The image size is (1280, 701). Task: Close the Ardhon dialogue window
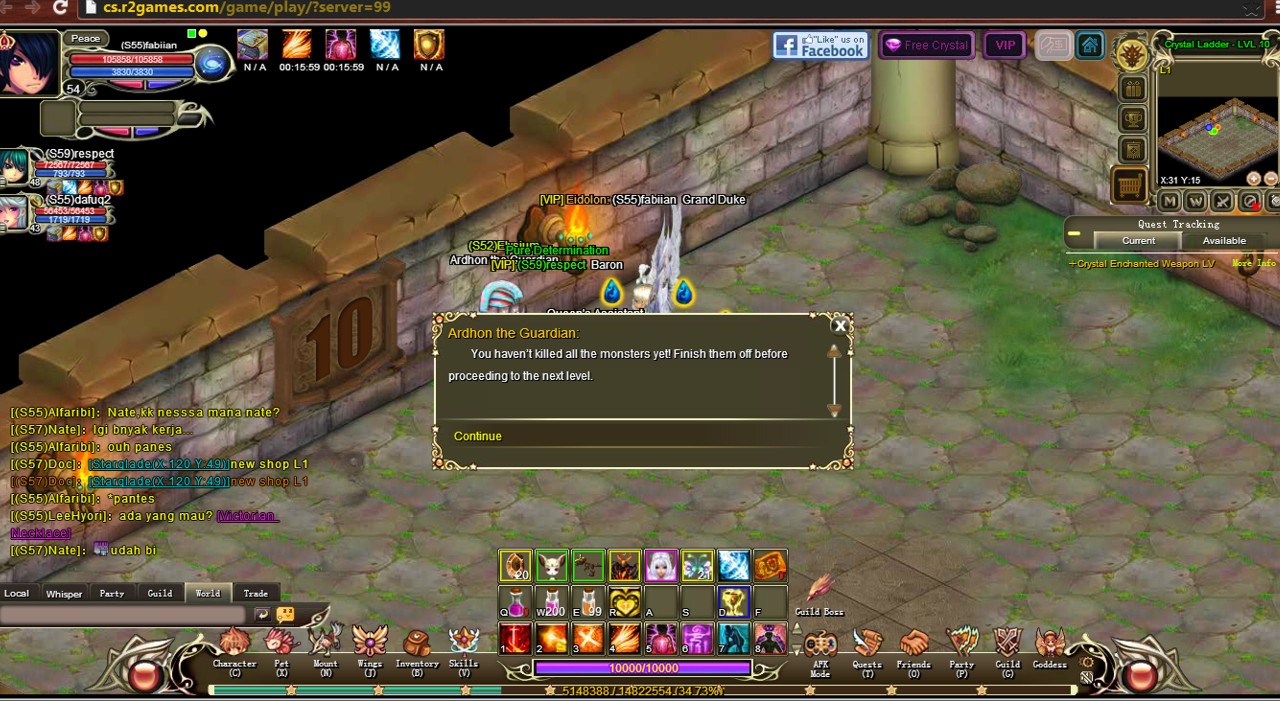(840, 325)
